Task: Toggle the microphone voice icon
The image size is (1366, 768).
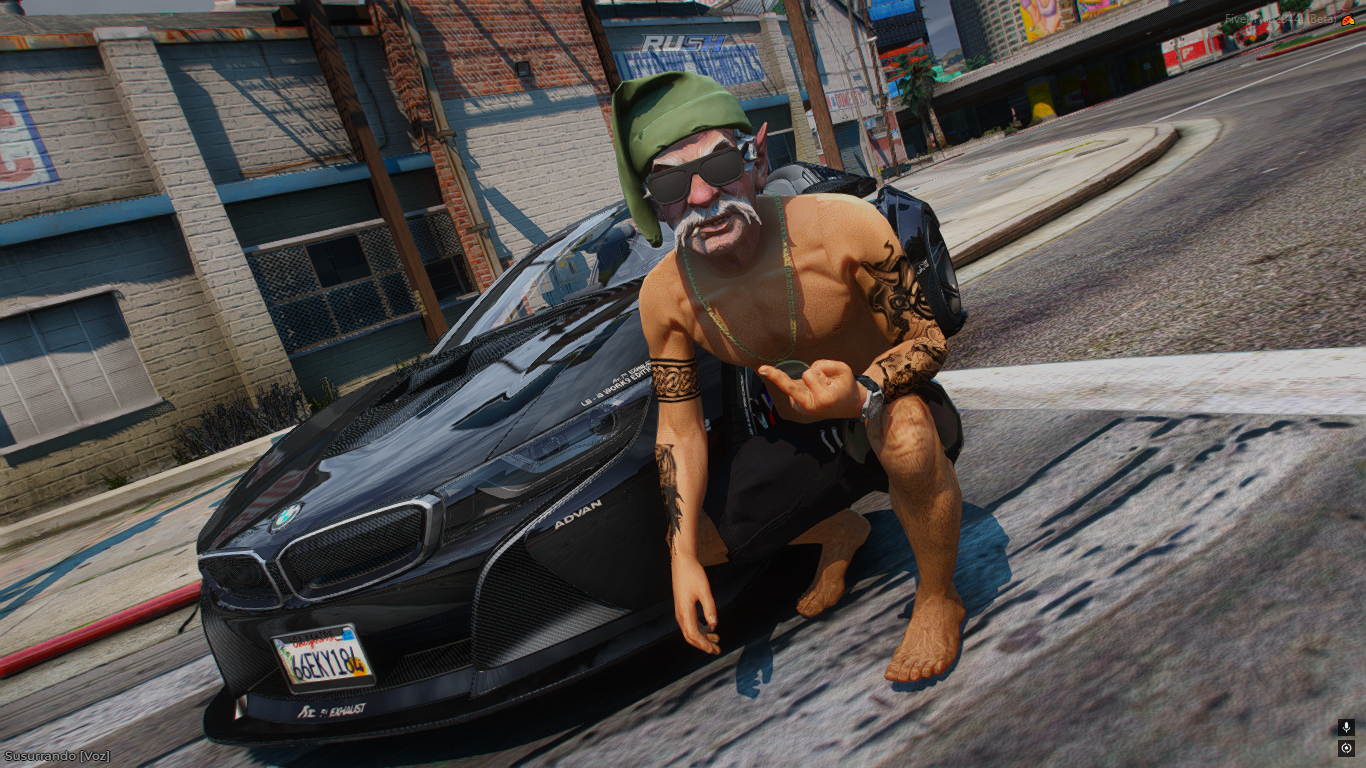Action: click(1346, 728)
